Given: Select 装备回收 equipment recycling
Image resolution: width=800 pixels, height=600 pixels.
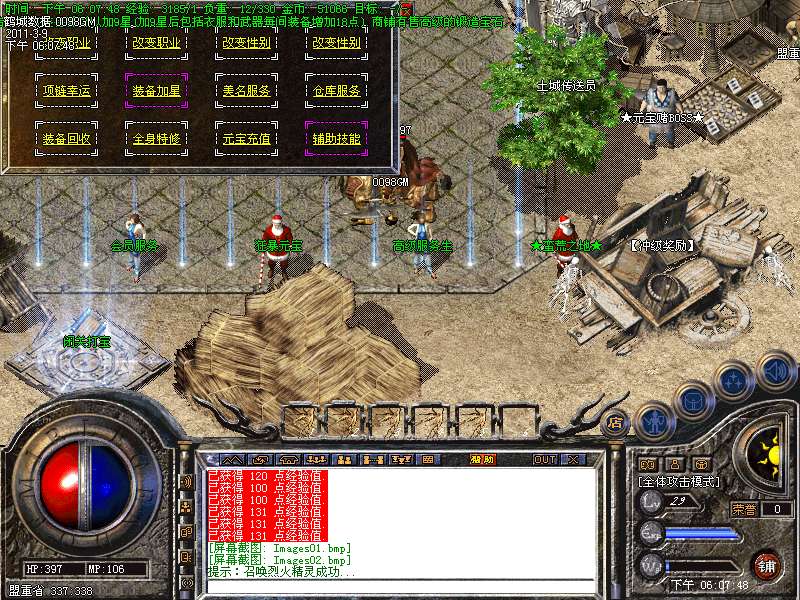Looking at the screenshot, I should tap(66, 138).
